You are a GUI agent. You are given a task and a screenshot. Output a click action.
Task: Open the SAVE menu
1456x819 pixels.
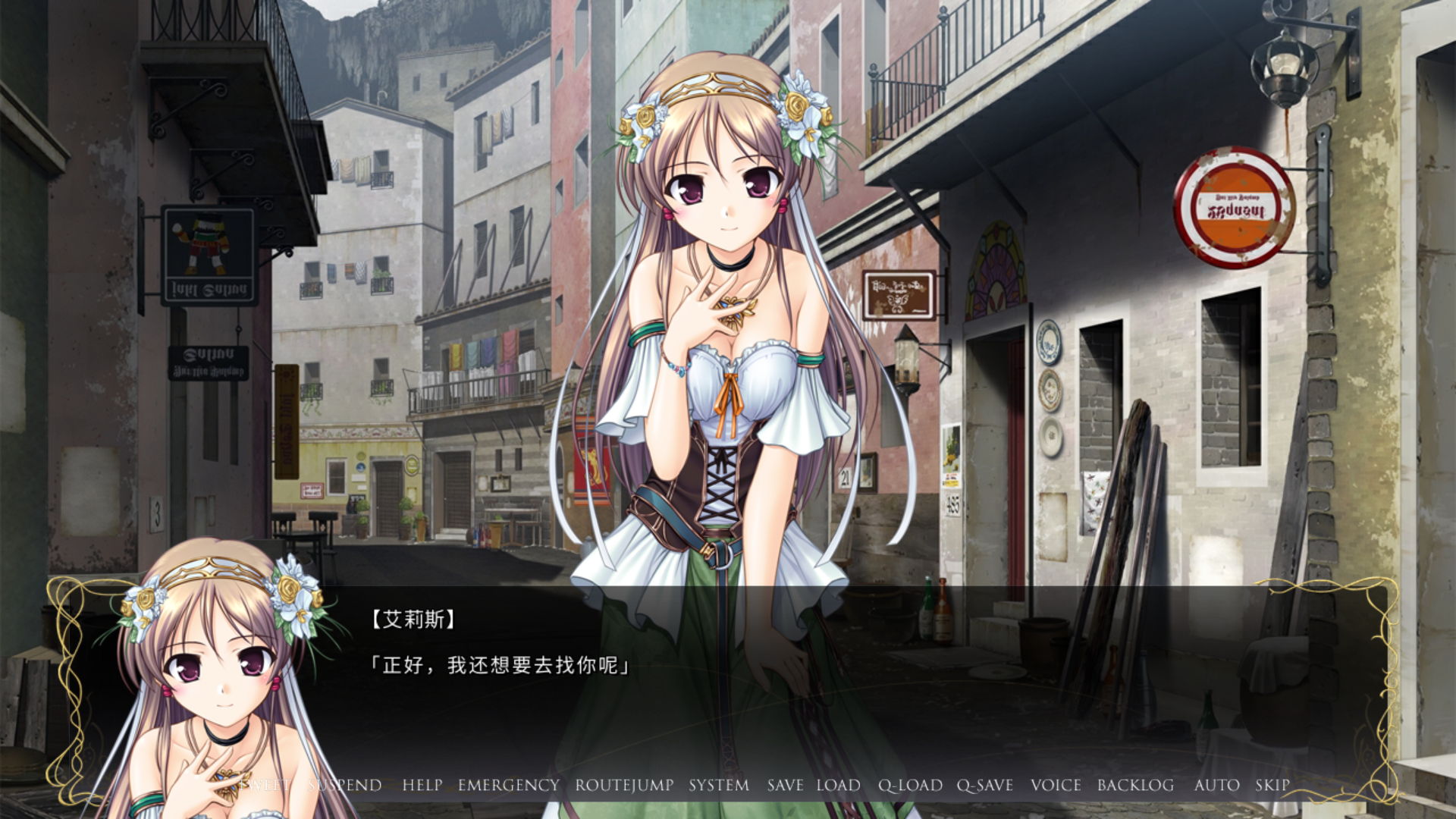(x=785, y=786)
